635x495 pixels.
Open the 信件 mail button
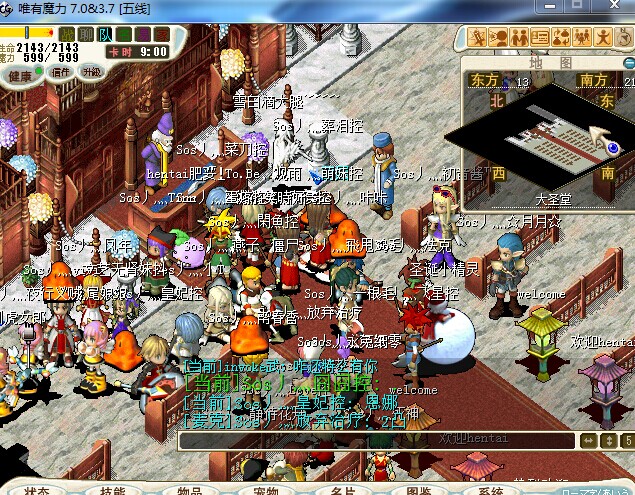(x=61, y=73)
